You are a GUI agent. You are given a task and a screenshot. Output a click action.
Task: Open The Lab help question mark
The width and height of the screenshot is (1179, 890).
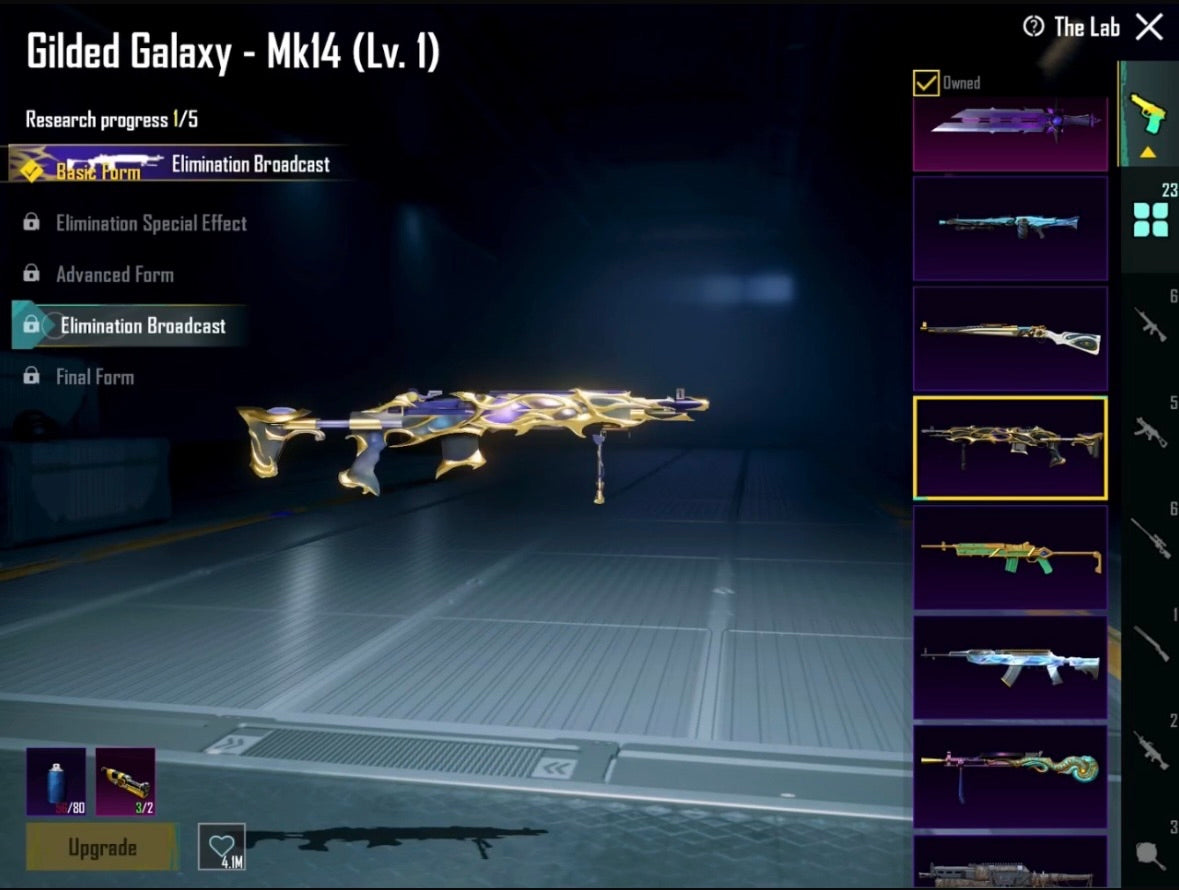[1034, 27]
